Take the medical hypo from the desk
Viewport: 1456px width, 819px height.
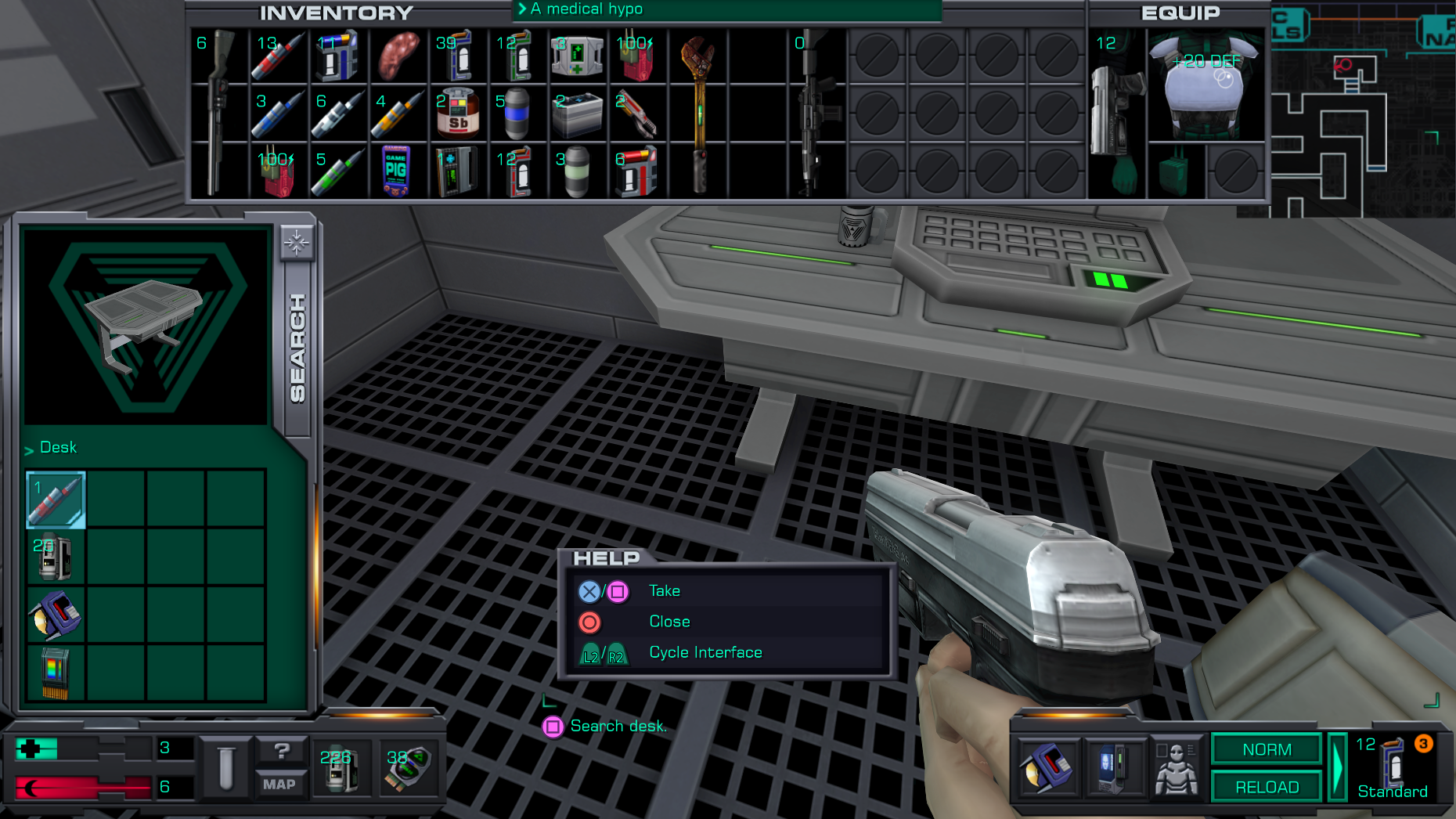56,500
